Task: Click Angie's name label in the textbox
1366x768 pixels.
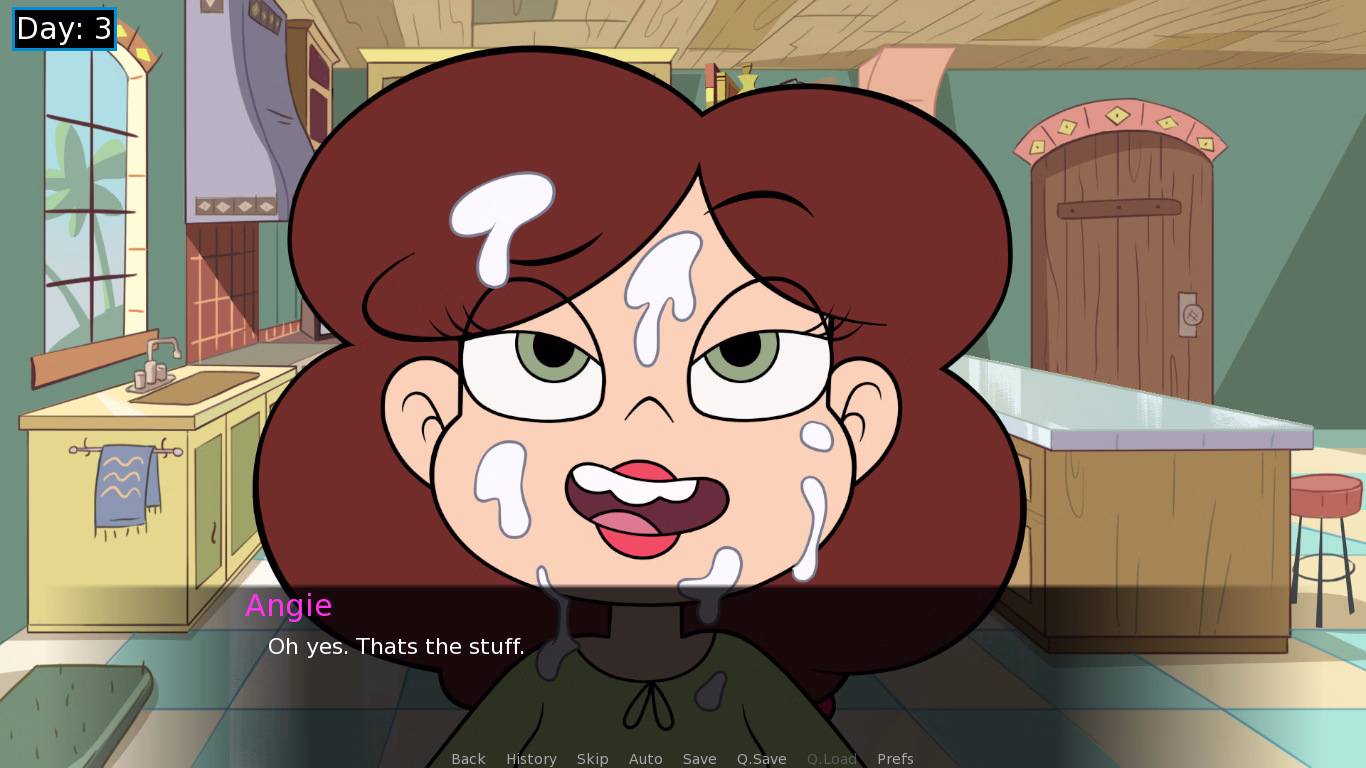Action: click(291, 605)
